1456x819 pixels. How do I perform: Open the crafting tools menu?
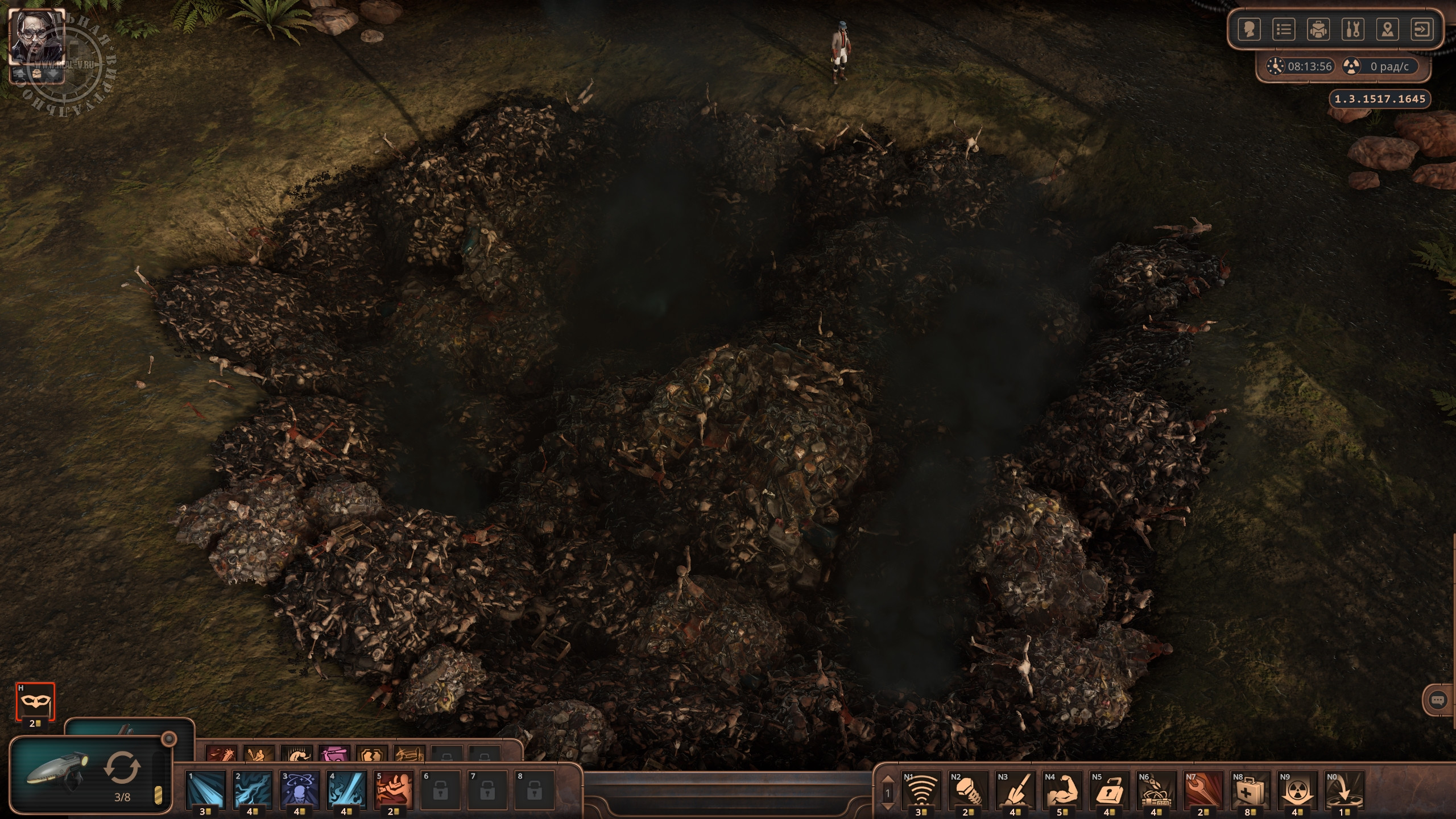click(x=1352, y=29)
